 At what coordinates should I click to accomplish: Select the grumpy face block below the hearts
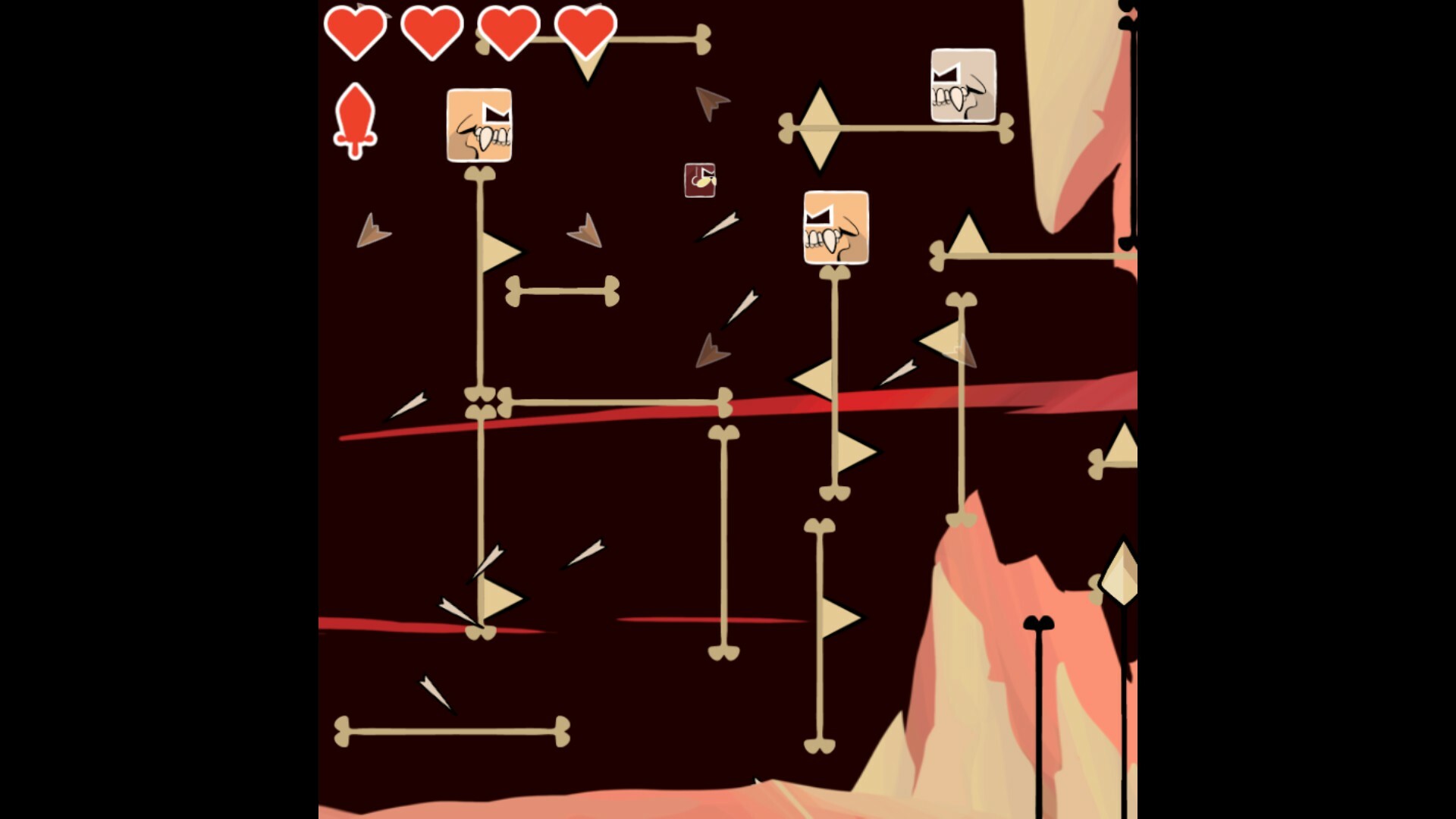[x=479, y=127]
